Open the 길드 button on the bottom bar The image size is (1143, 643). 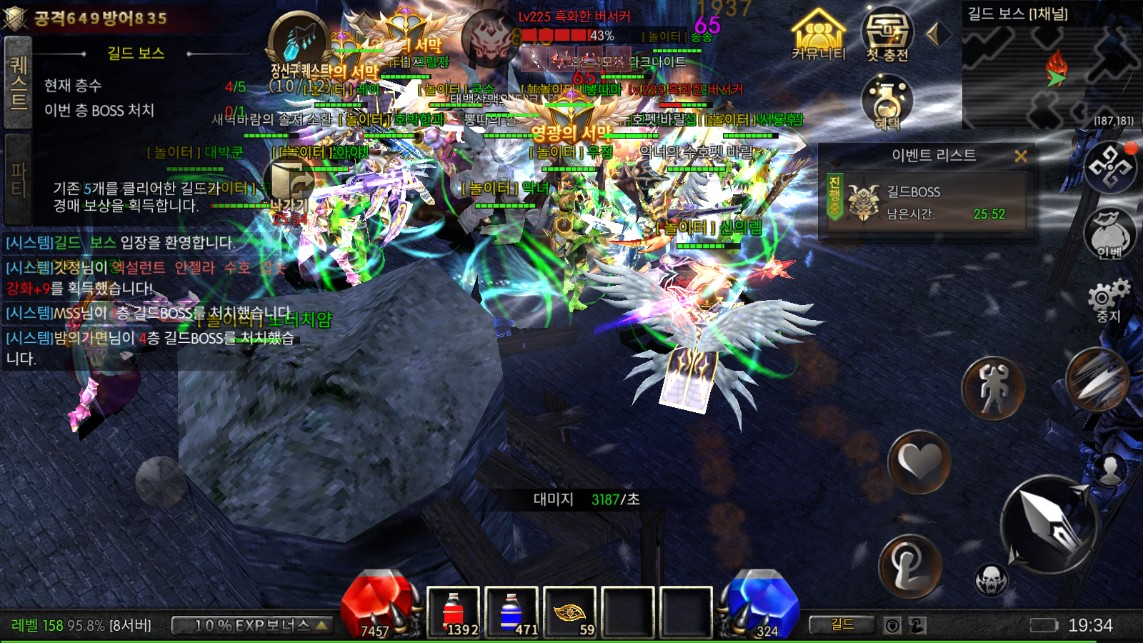843,625
